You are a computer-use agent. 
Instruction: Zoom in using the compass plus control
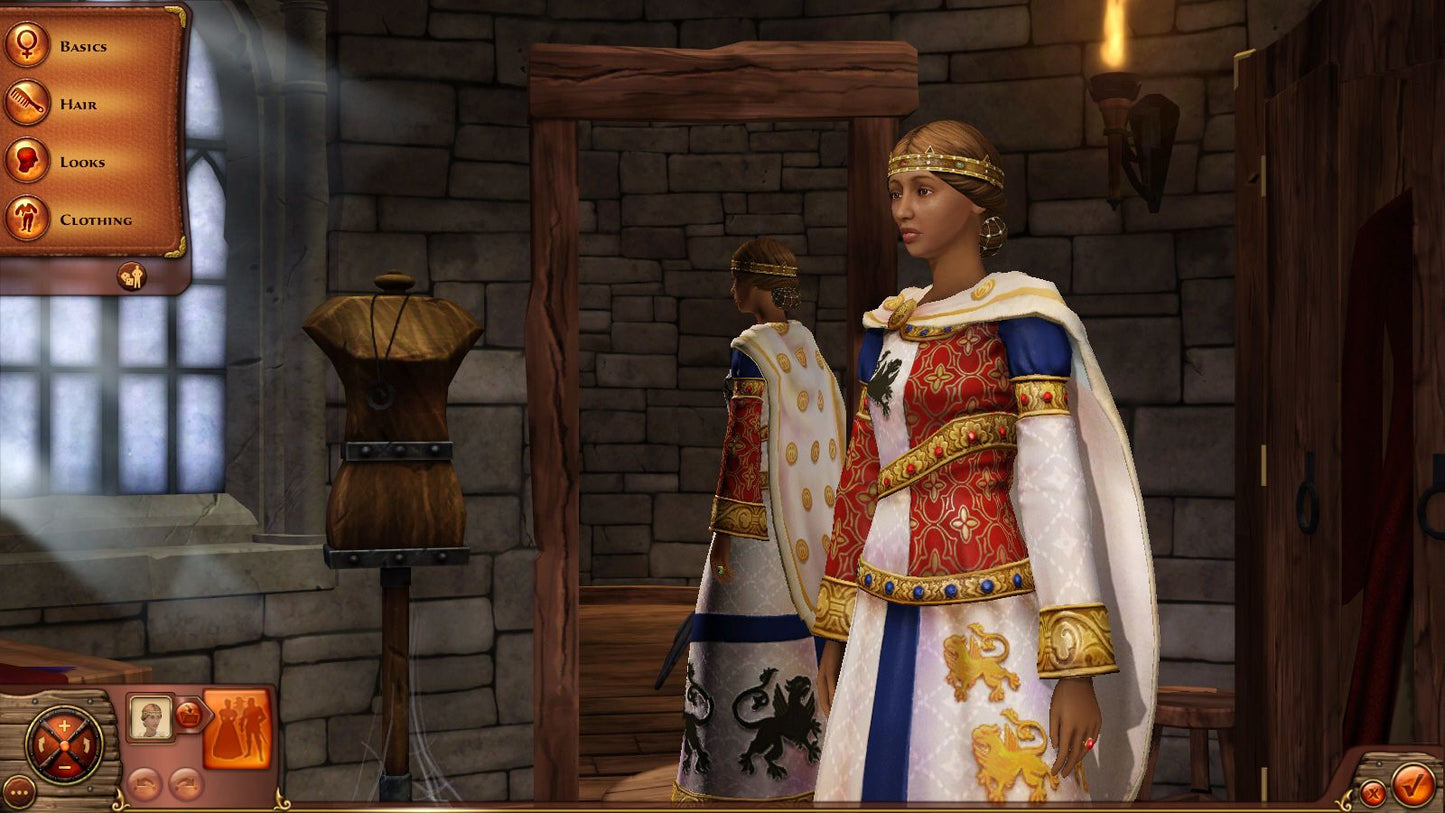click(64, 725)
